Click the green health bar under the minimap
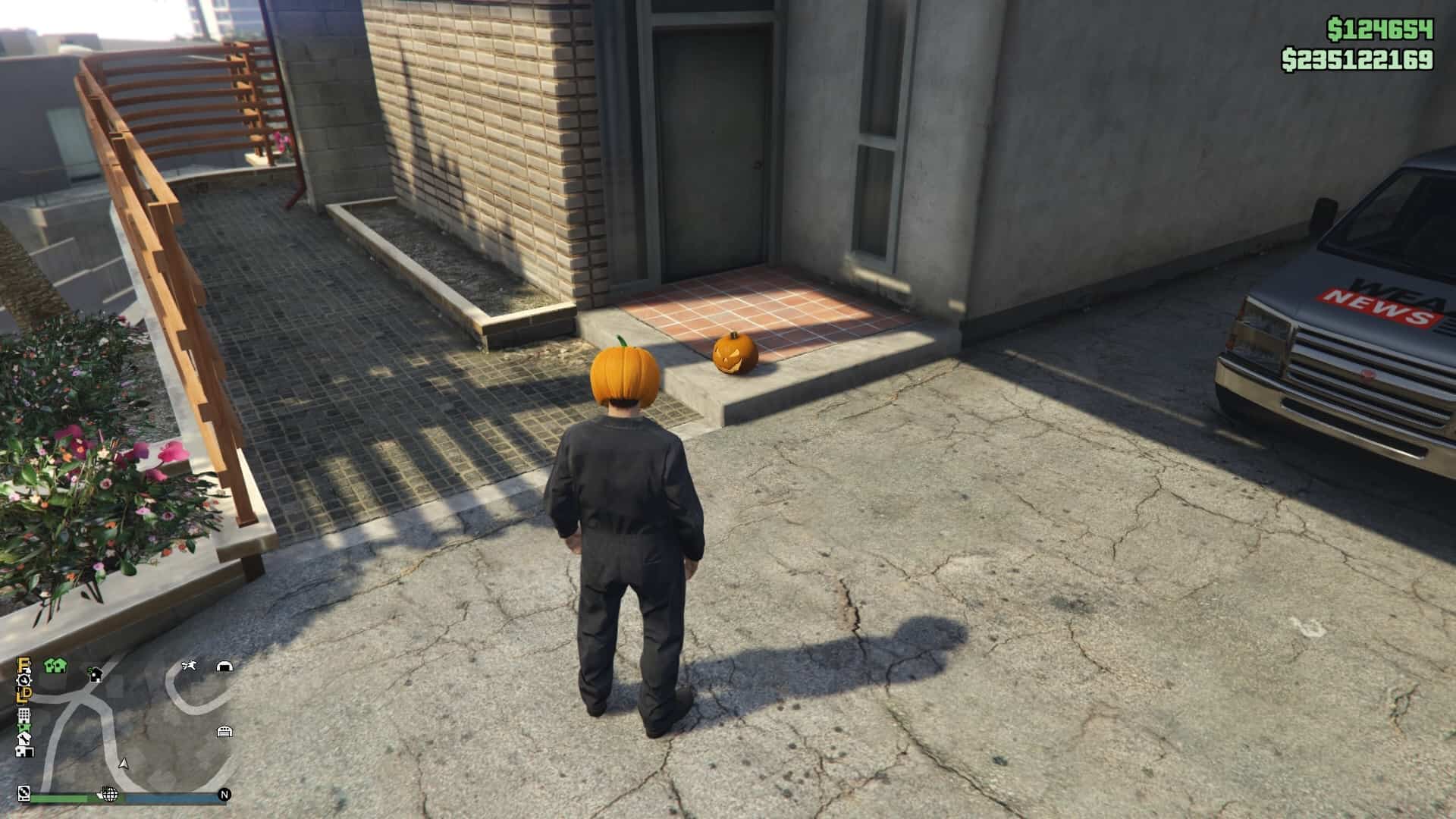The image size is (1456, 819). [x=58, y=798]
